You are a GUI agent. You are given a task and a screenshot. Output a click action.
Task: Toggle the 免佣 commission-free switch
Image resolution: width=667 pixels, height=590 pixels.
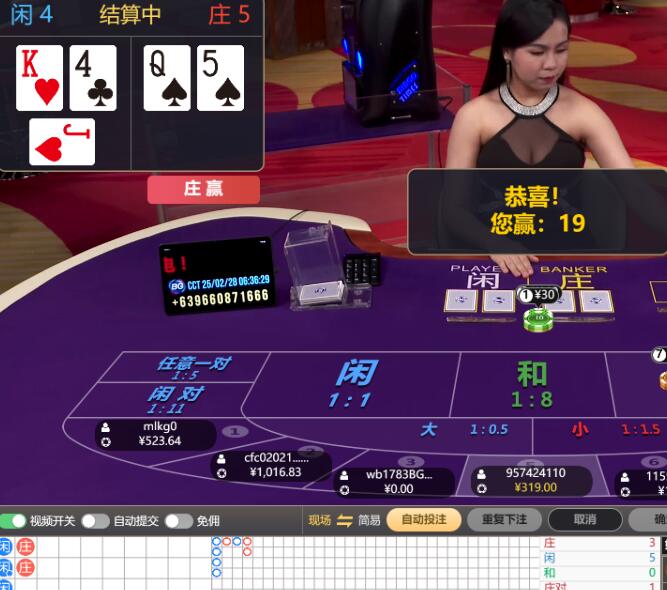178,521
